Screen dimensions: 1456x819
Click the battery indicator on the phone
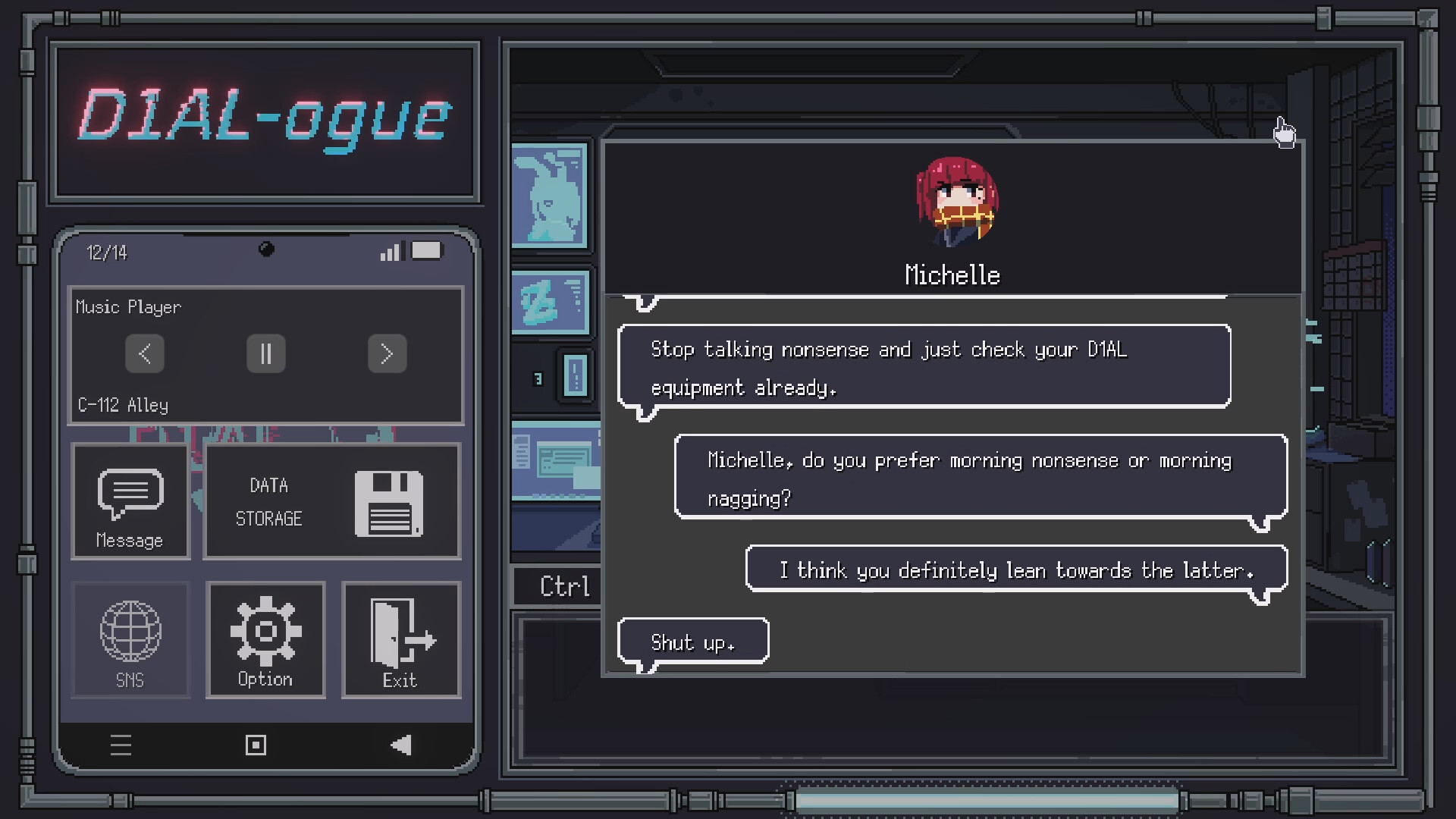[x=427, y=250]
